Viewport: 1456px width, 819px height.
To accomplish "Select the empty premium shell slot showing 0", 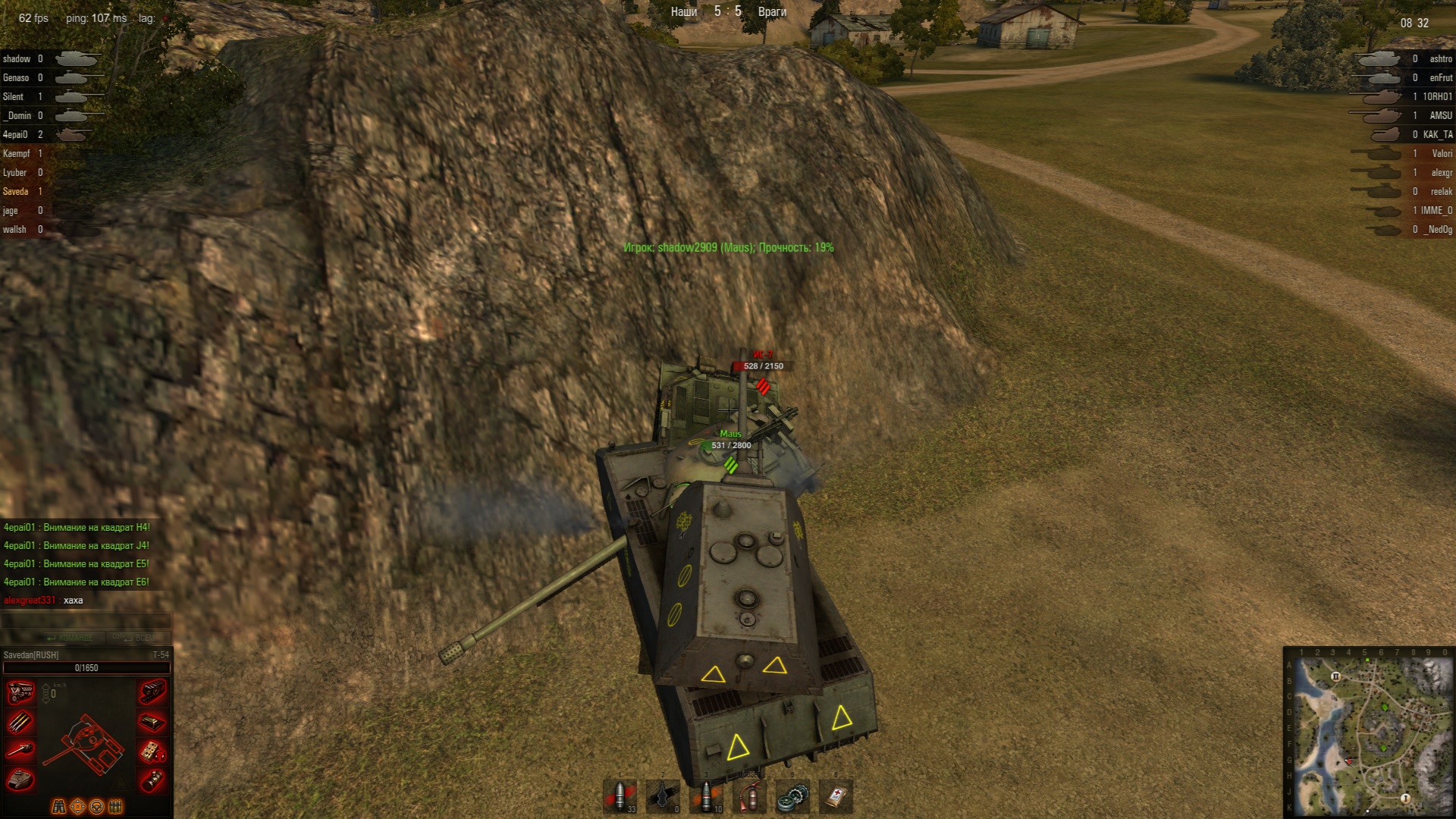I will coord(663,796).
